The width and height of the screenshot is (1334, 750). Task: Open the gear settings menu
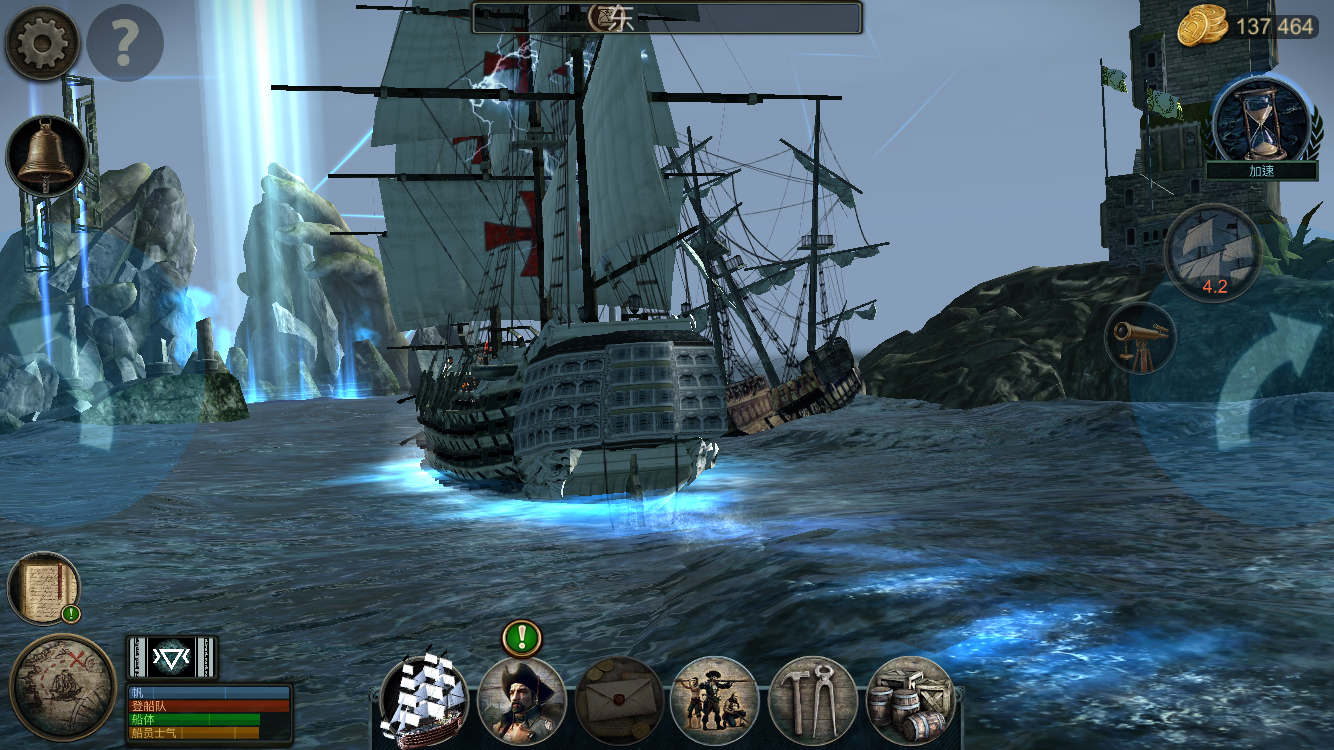[x=43, y=42]
